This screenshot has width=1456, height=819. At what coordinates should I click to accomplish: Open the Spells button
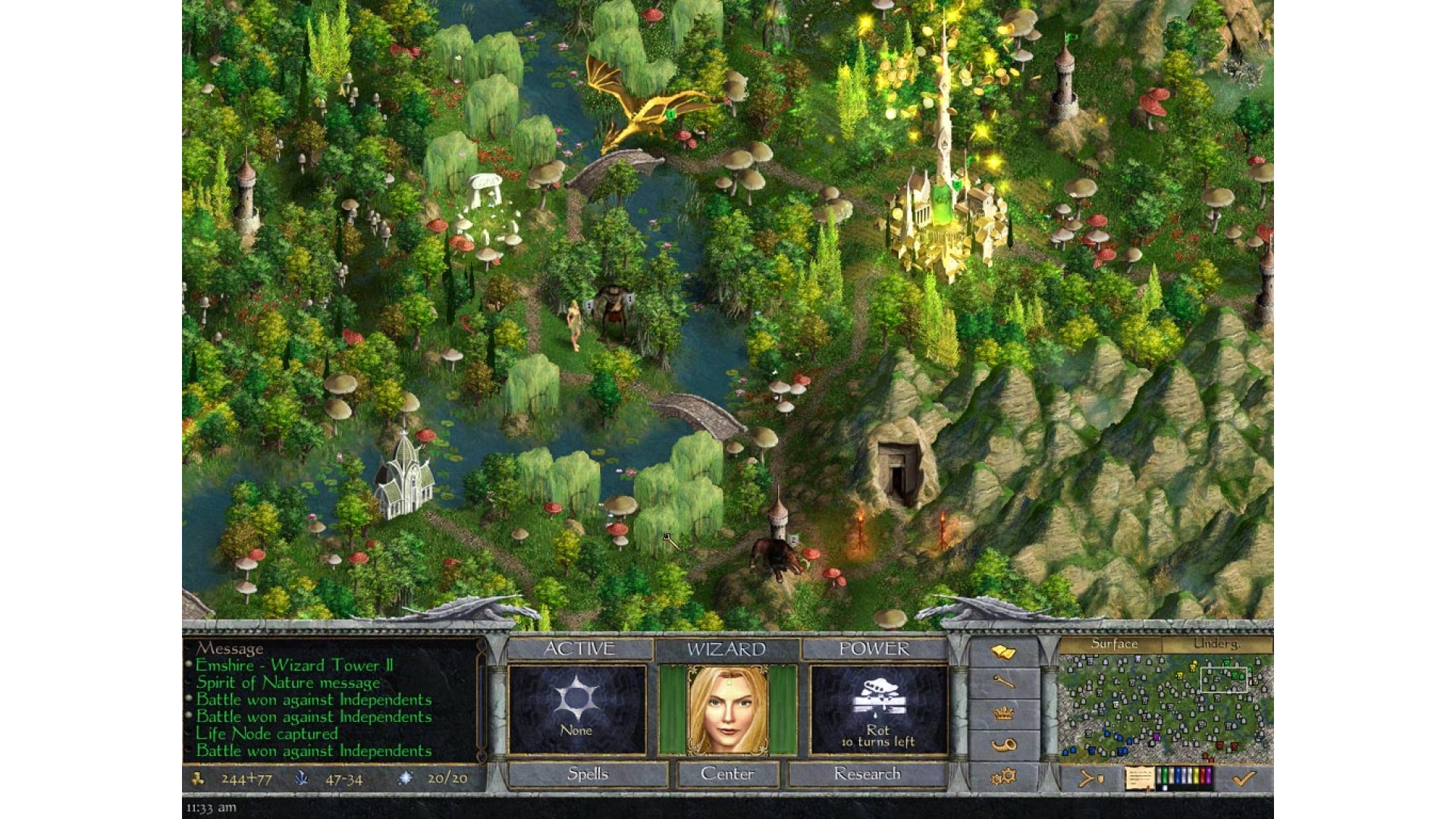coord(588,774)
